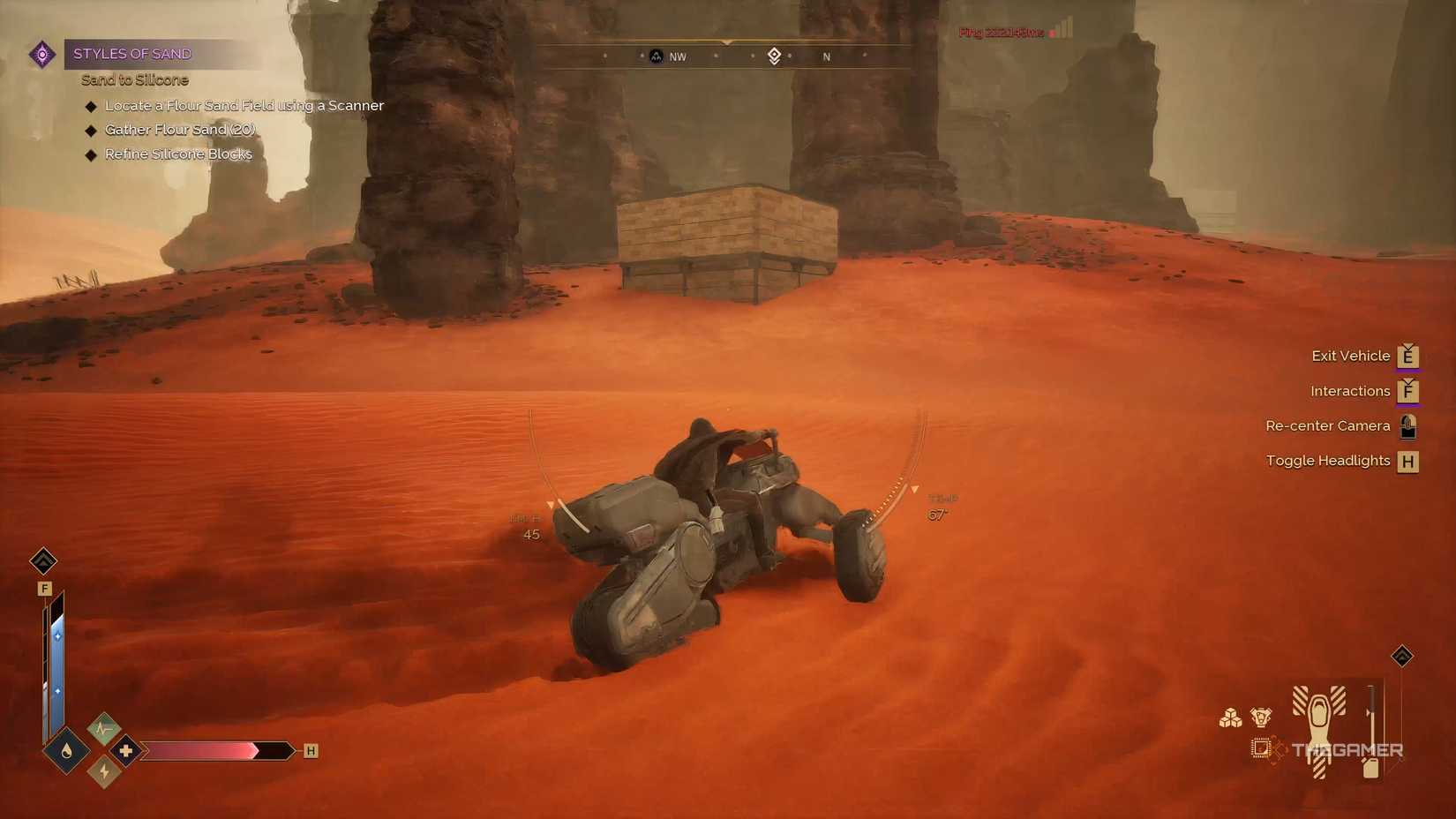Open Interactions via its prompt
This screenshot has height=819, width=1456.
(x=1350, y=391)
